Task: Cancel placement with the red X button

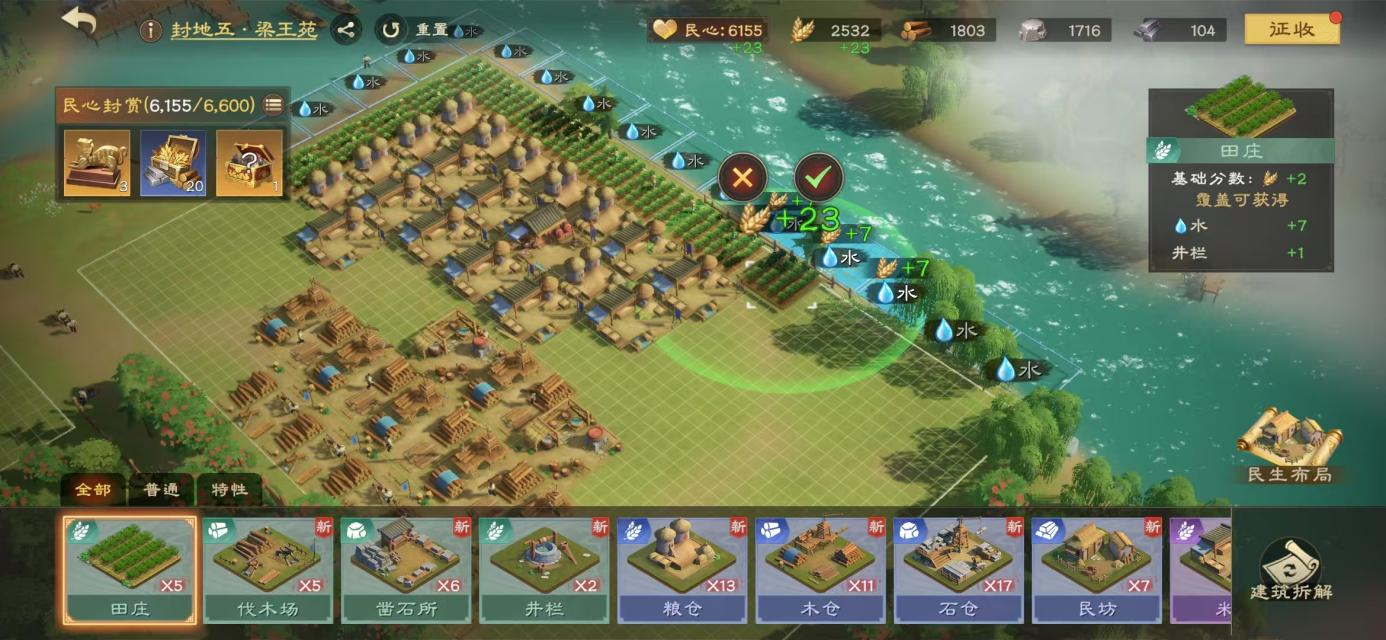Action: point(742,178)
